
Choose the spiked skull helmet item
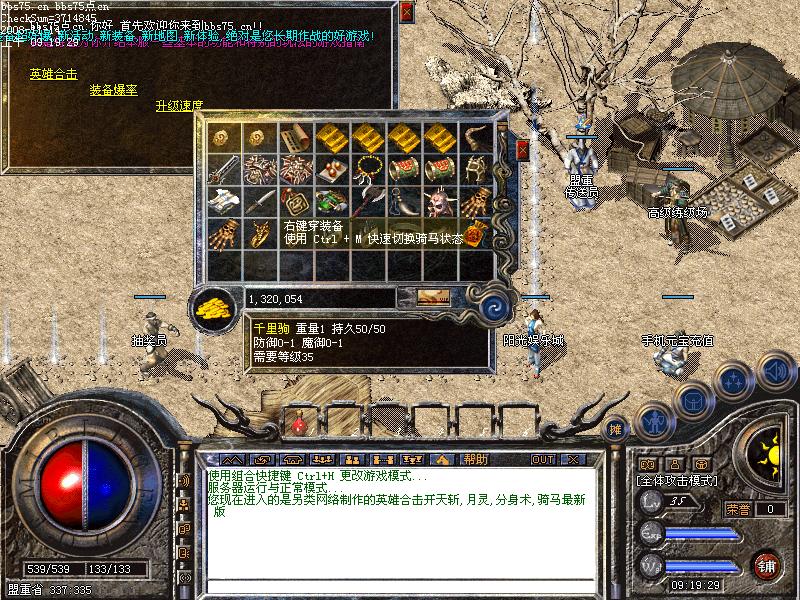point(440,201)
